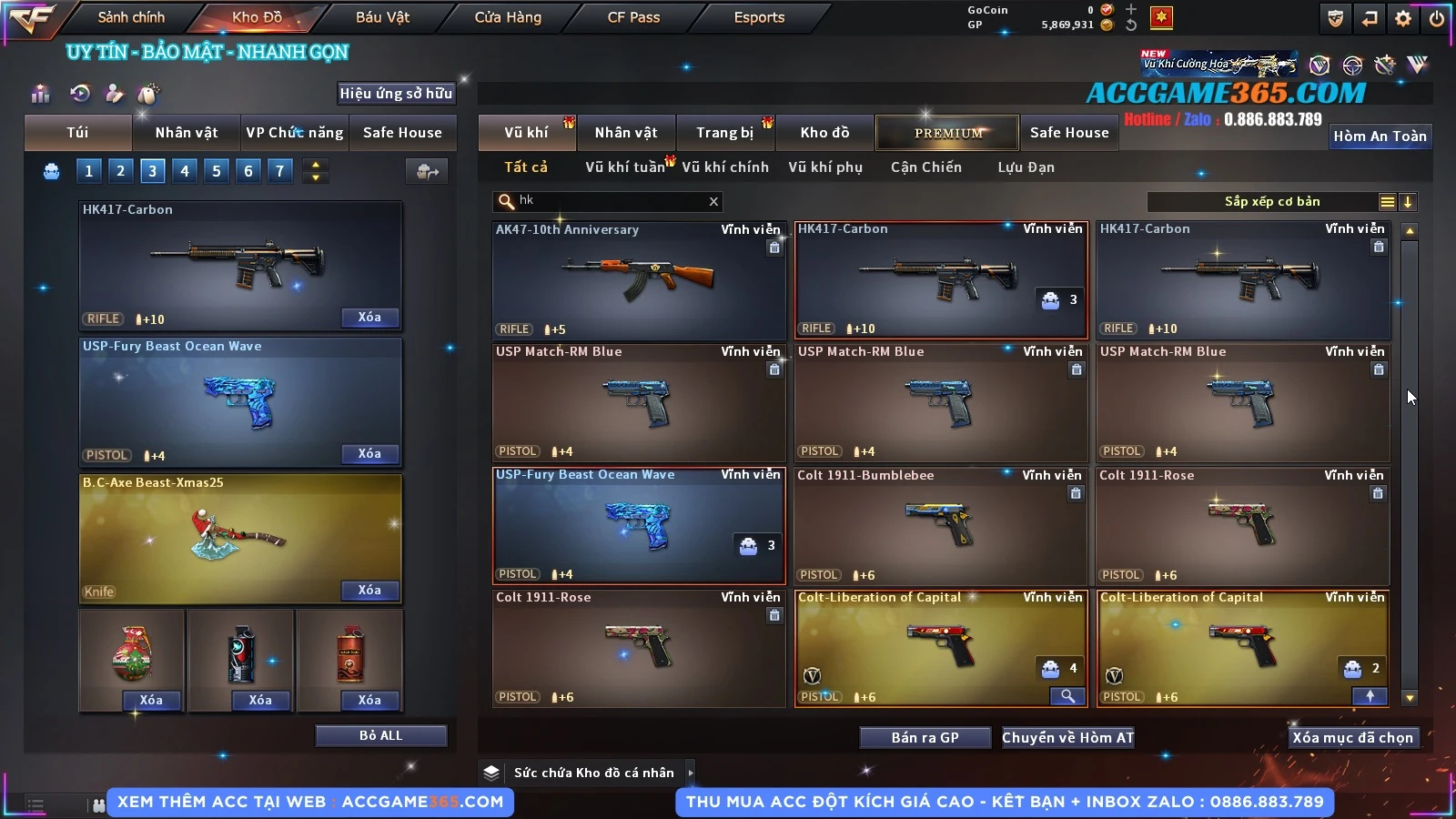Image resolution: width=1456 pixels, height=819 pixels.
Task: Click the power exit icon
Action: point(1437,18)
